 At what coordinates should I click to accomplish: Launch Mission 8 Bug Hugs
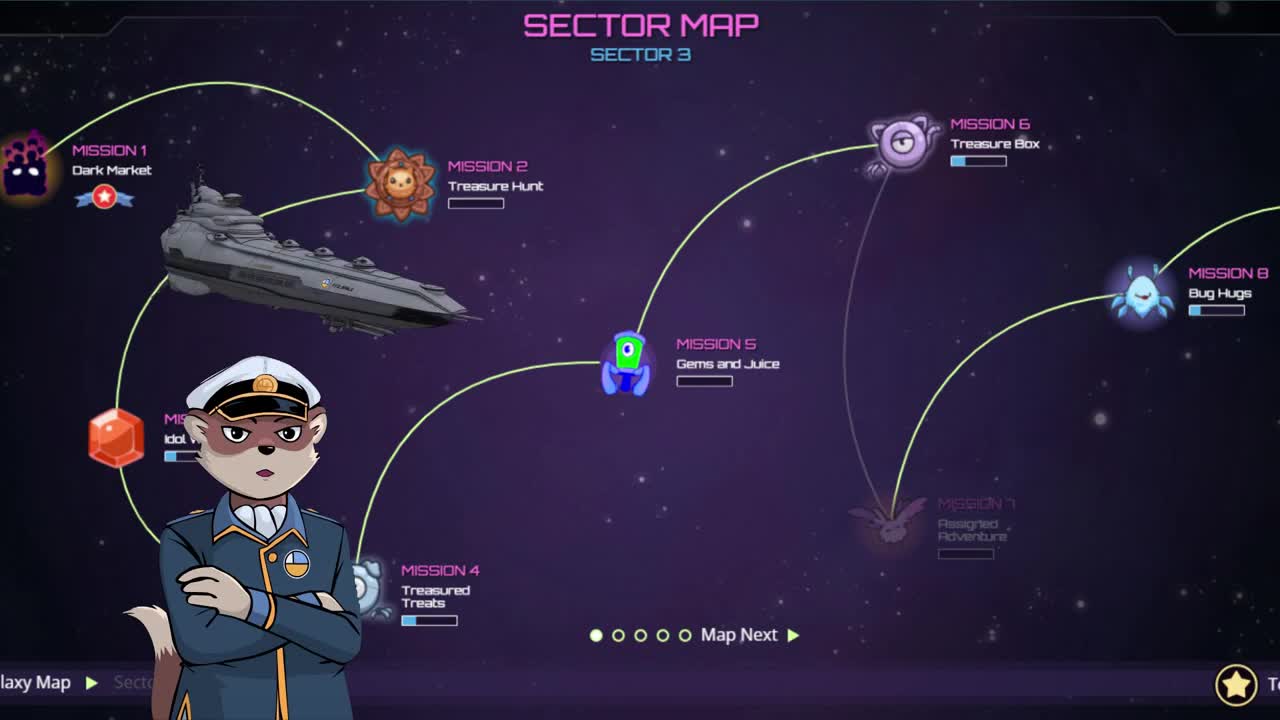(x=1142, y=292)
